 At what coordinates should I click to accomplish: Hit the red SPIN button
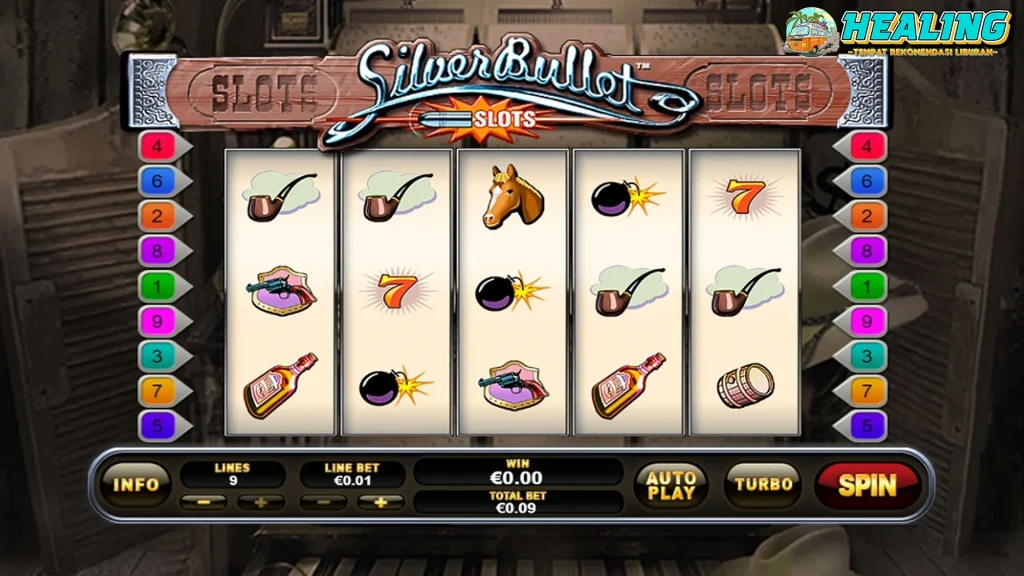(867, 485)
